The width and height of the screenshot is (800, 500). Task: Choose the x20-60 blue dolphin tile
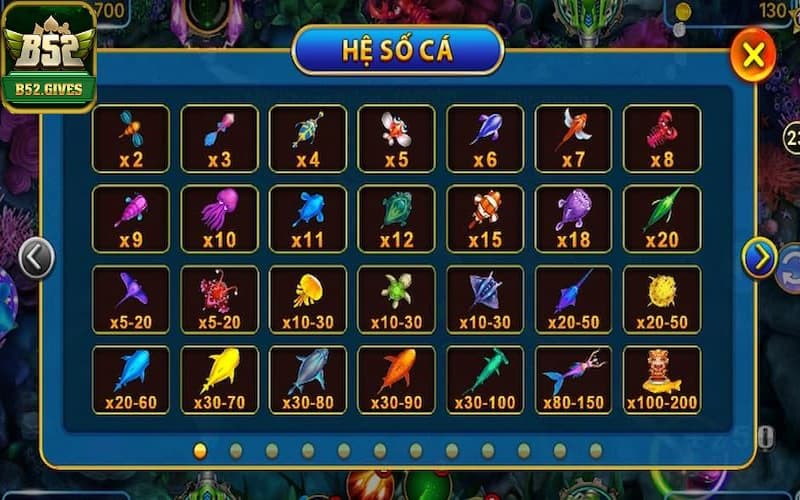tap(131, 379)
